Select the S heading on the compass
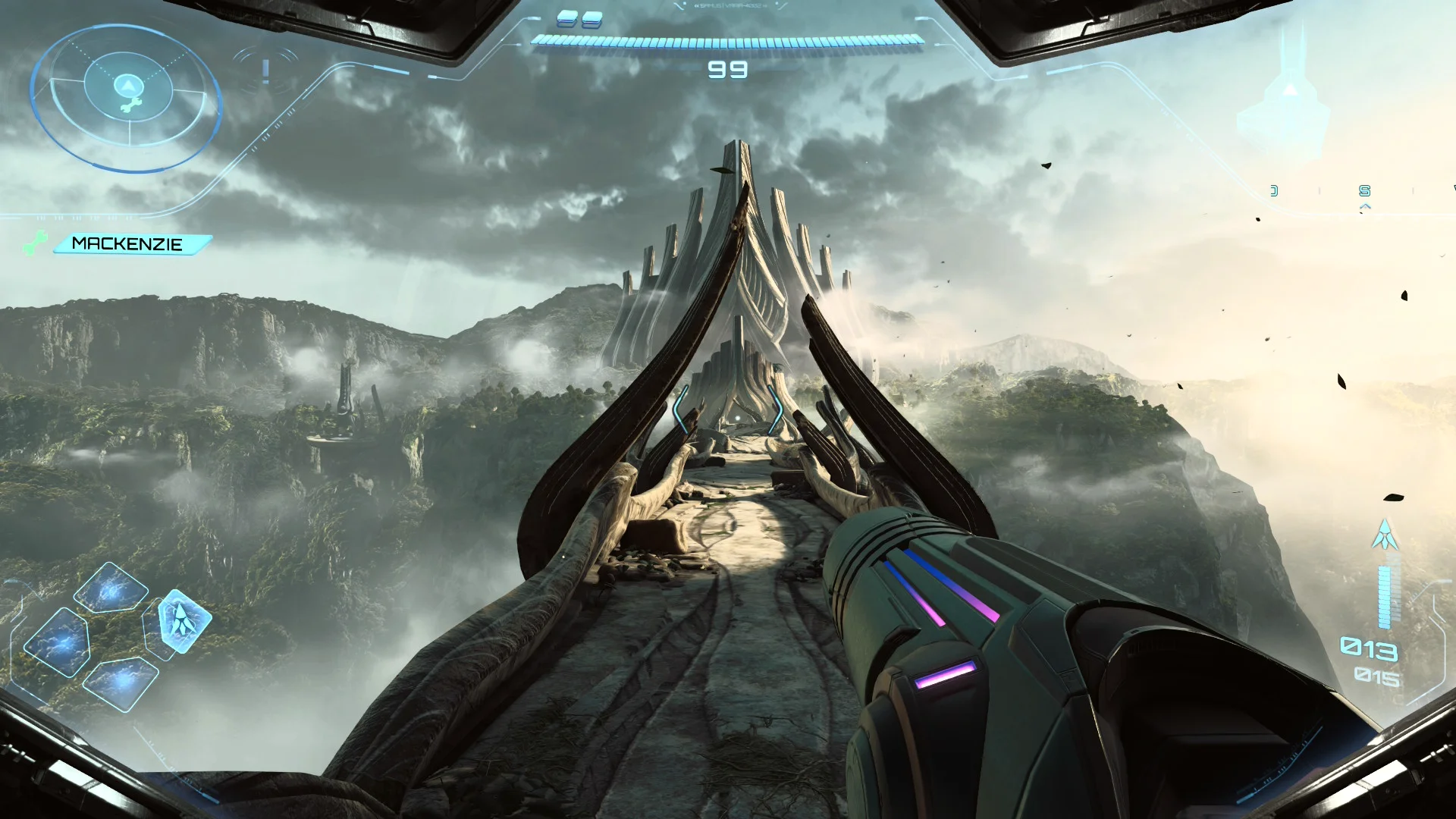Screen dimensions: 1456x819 coord(1365,191)
